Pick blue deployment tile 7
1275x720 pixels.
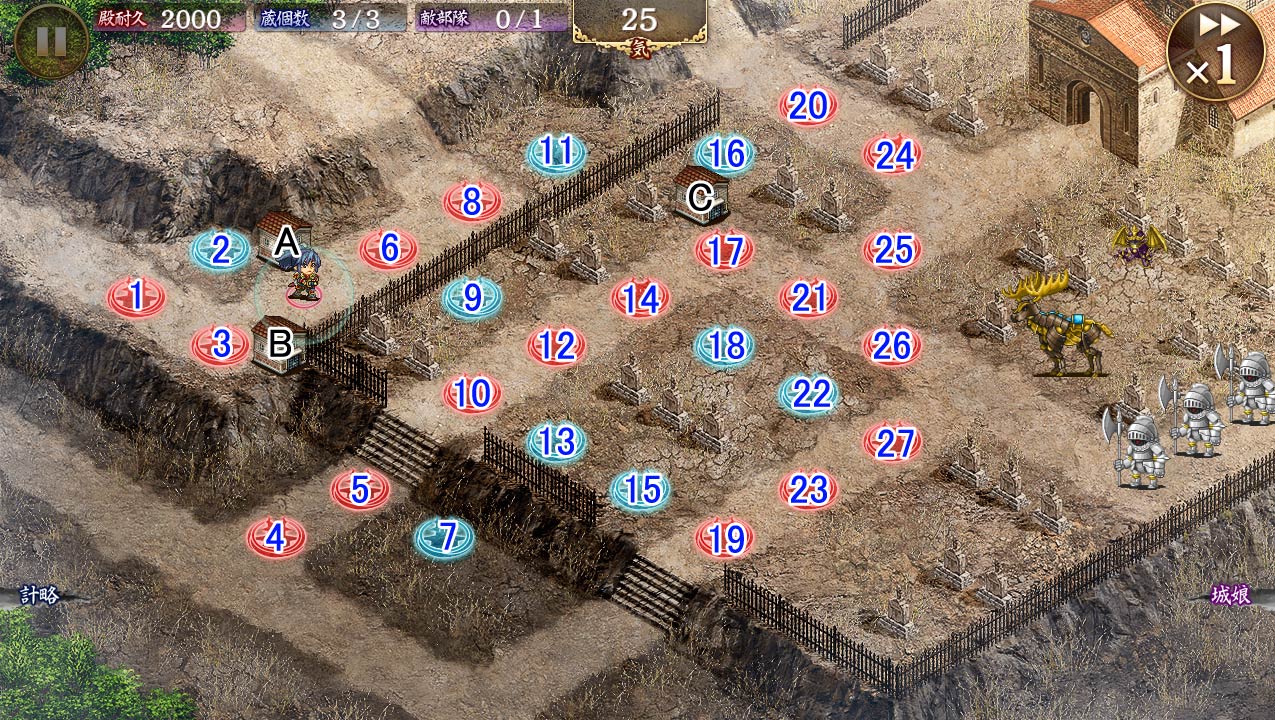click(445, 538)
